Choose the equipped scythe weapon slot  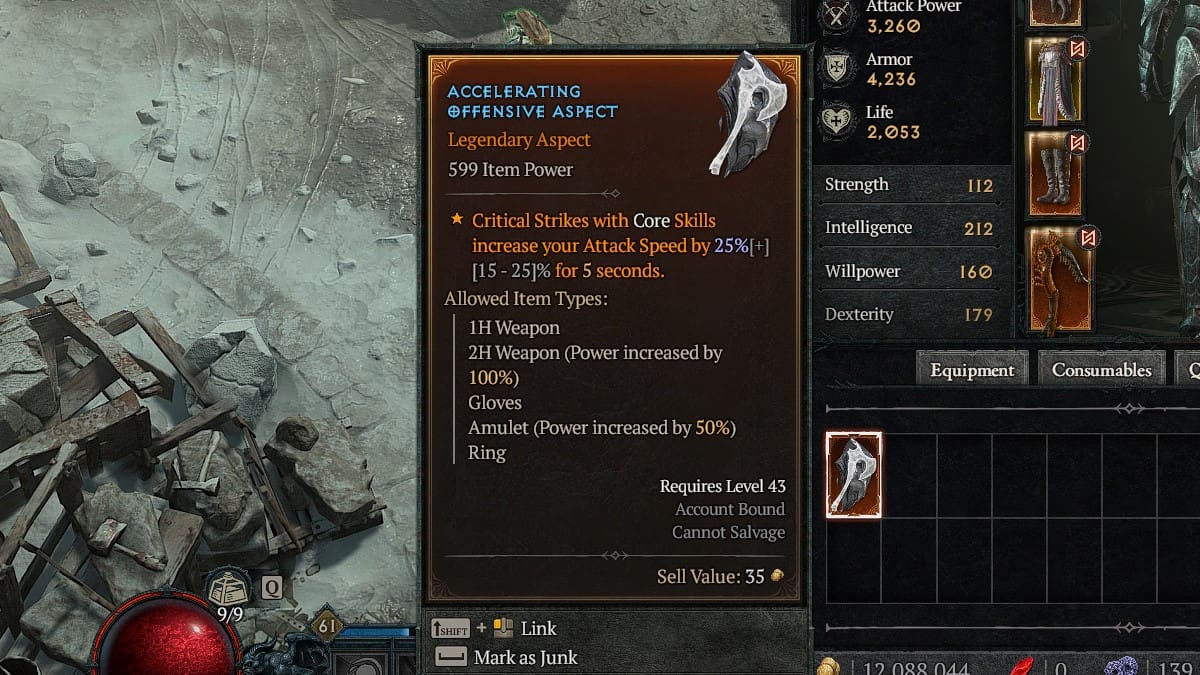coord(1060,280)
